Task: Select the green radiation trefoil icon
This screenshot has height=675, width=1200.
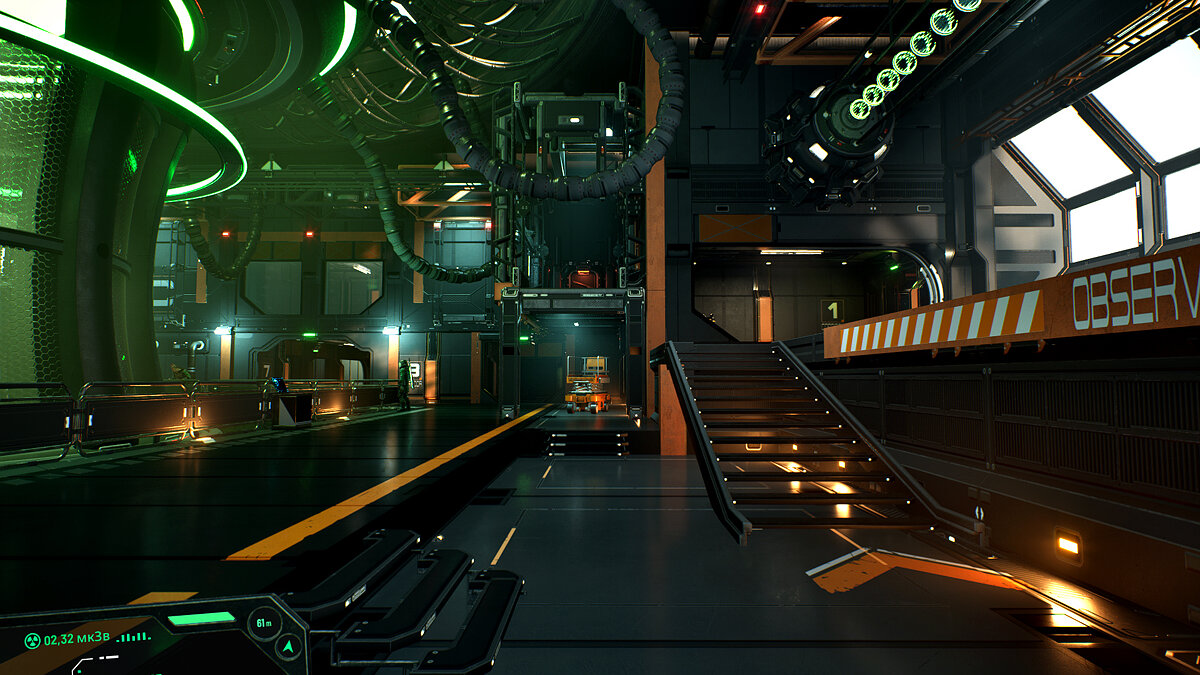Action: tap(33, 640)
